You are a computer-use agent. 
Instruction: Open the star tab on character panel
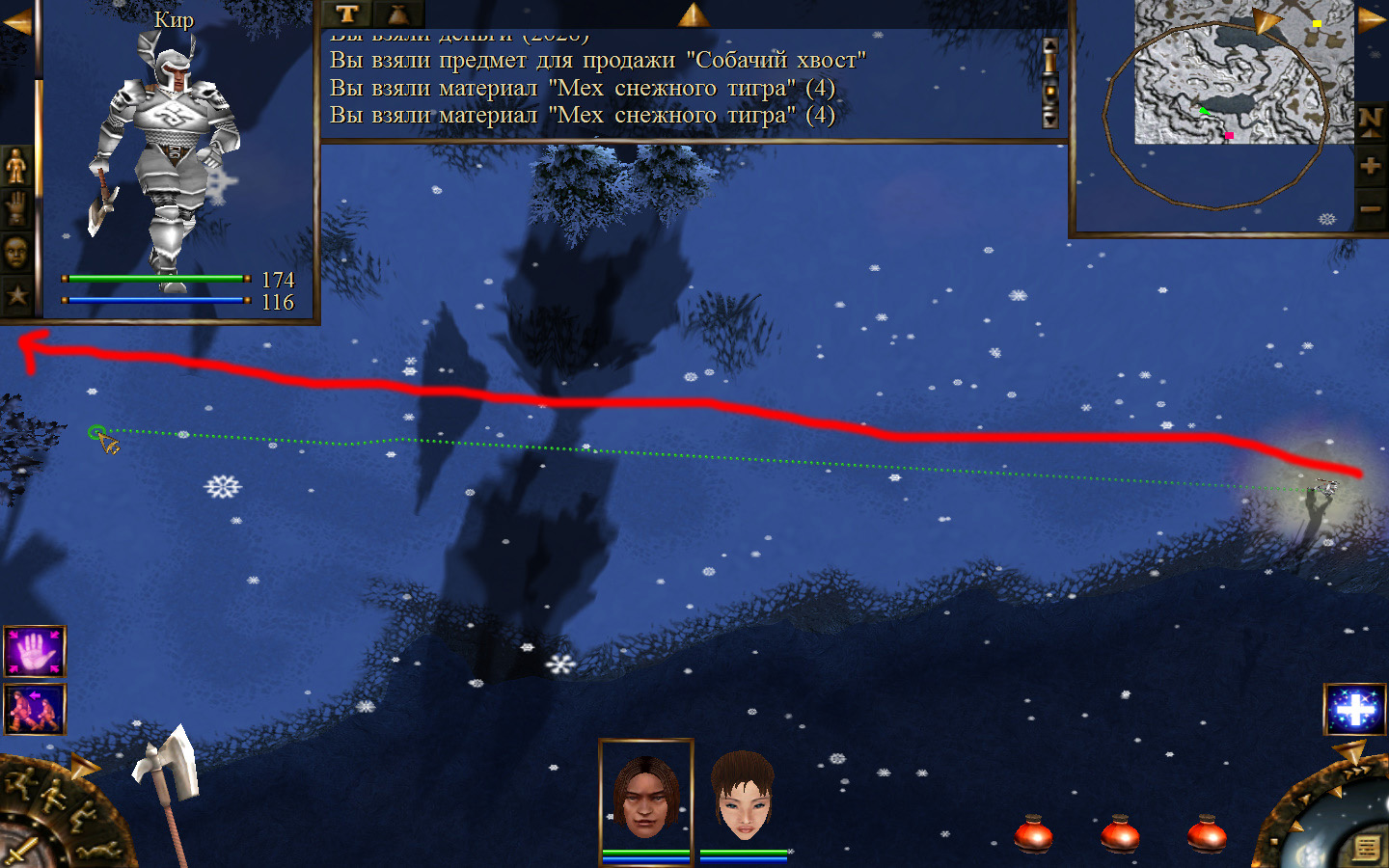[16, 295]
